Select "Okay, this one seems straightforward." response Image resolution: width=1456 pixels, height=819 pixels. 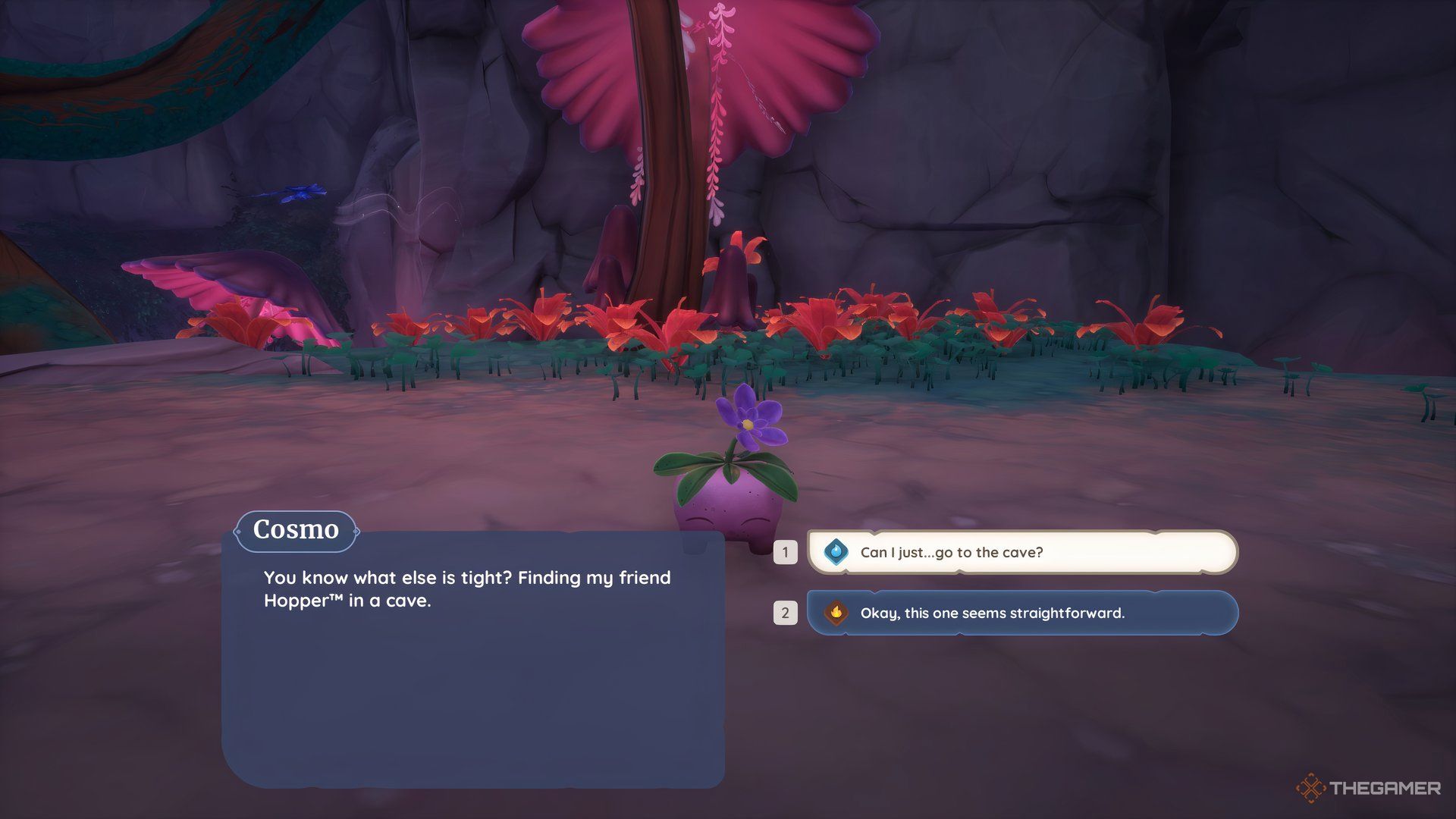(x=1021, y=613)
